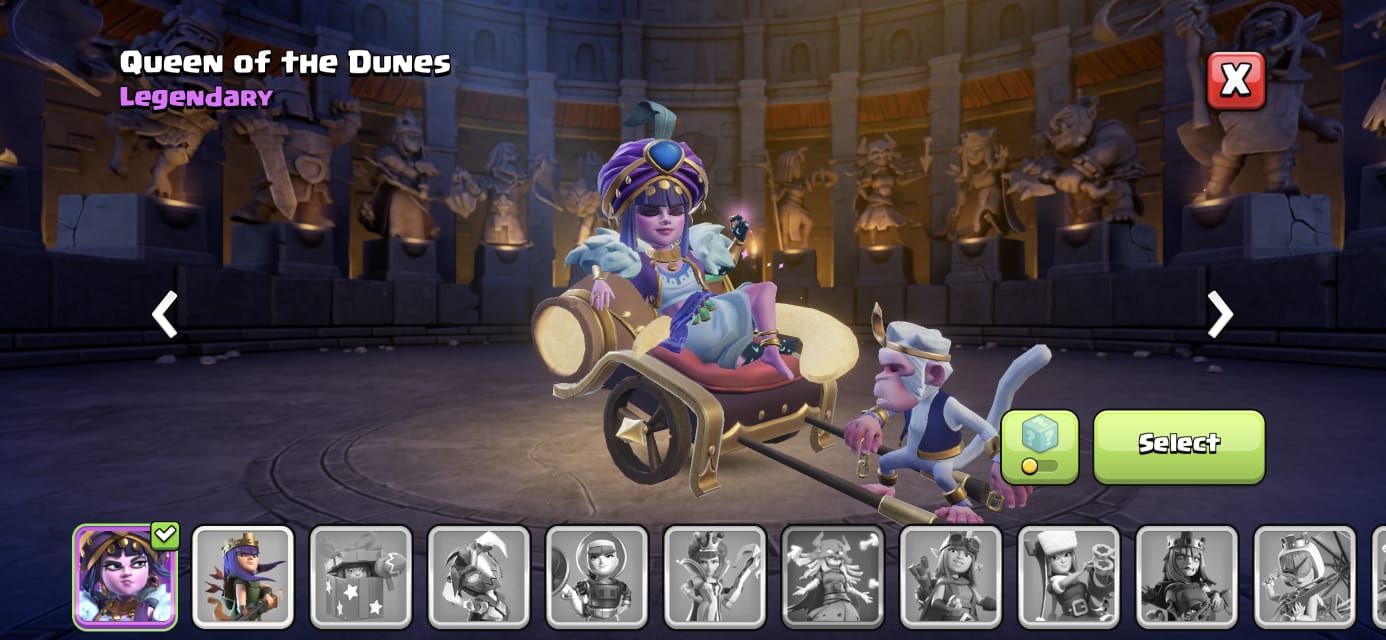Image resolution: width=1386 pixels, height=640 pixels.
Task: Show the previous skin with the left arrow
Action: (165, 314)
